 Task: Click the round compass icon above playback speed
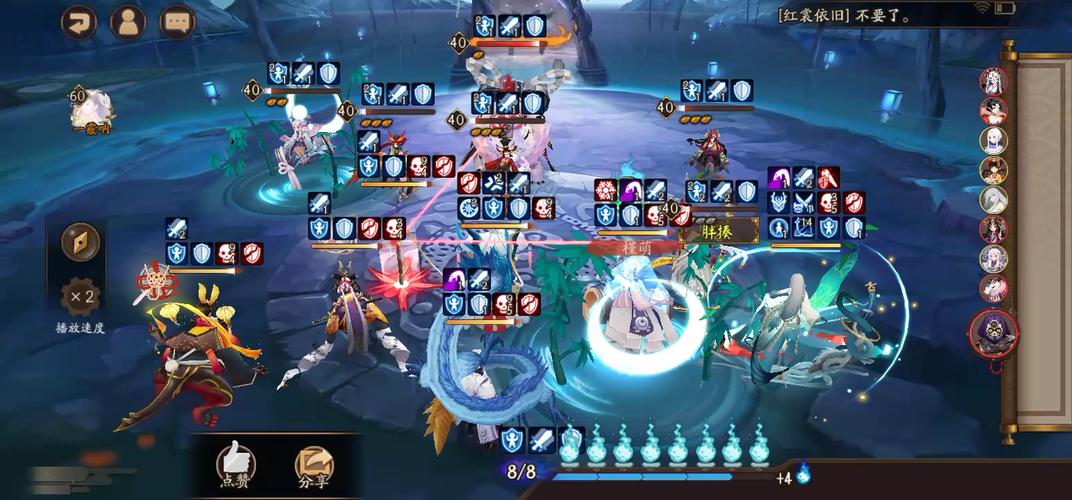80,241
